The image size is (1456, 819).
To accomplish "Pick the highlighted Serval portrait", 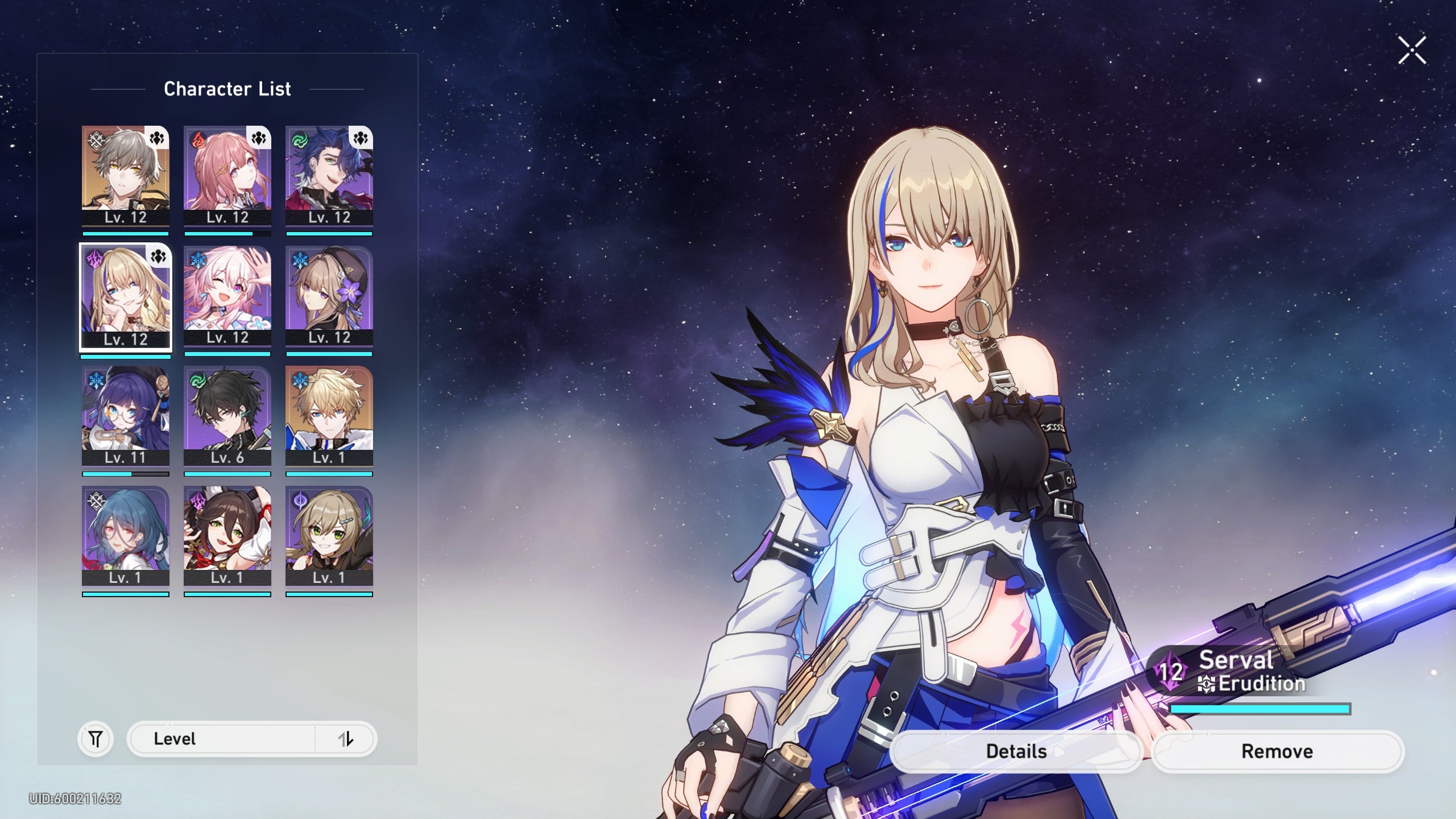I will [x=125, y=296].
